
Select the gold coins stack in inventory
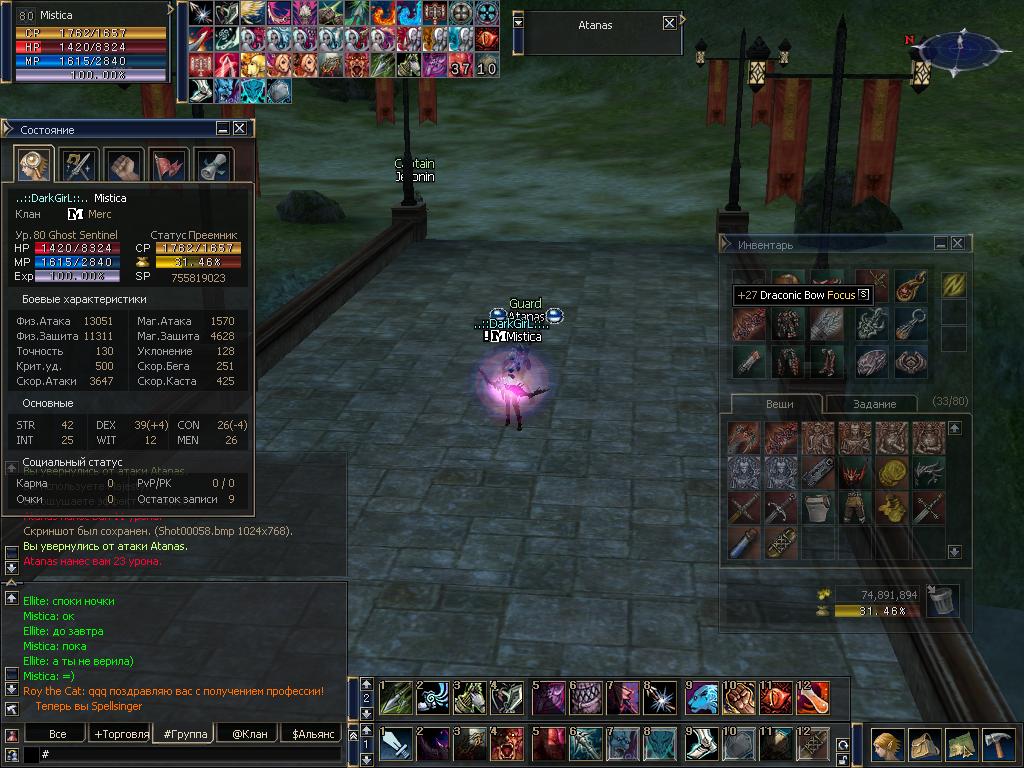(x=891, y=473)
